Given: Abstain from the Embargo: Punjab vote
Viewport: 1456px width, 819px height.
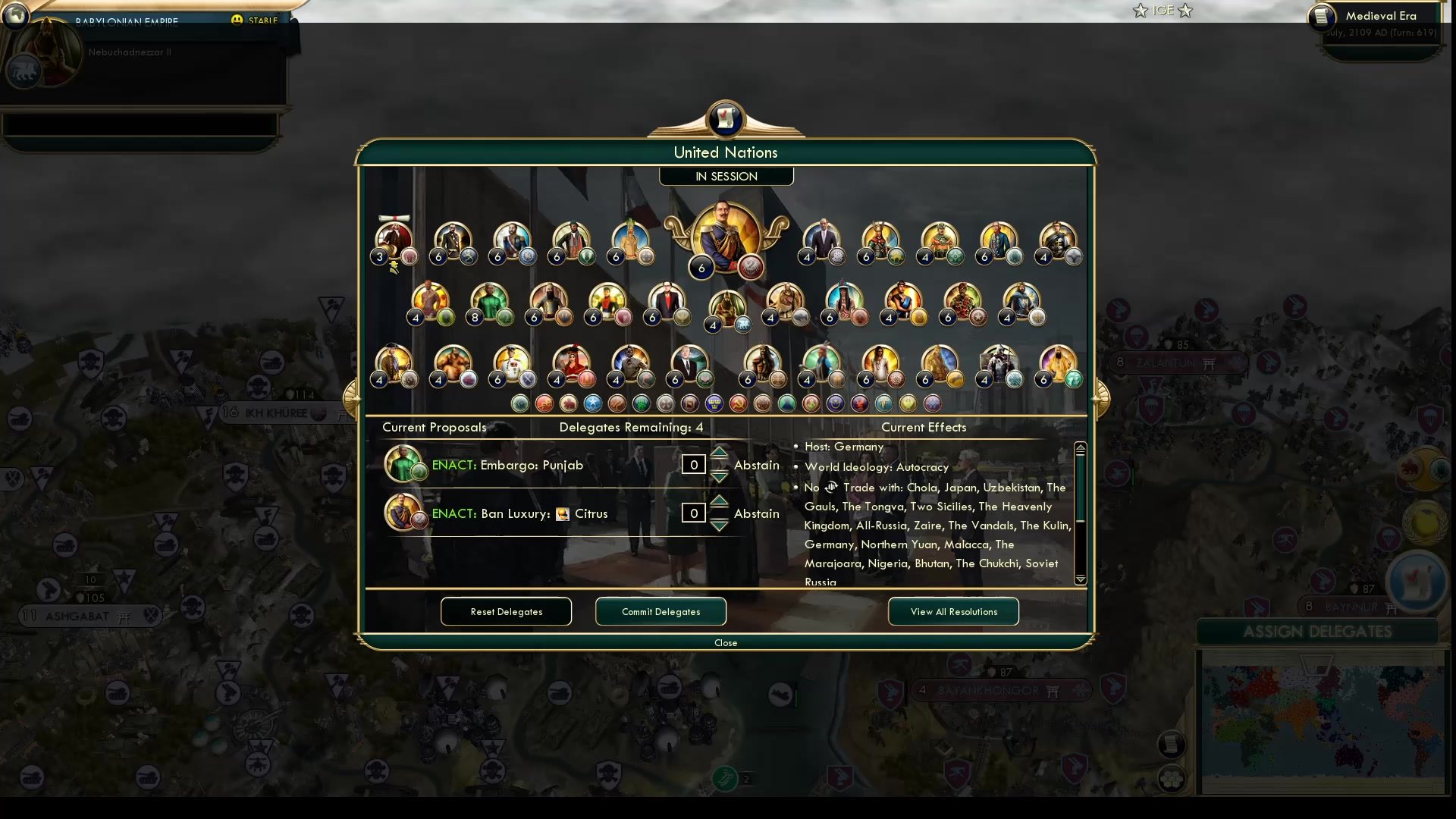Looking at the screenshot, I should point(756,465).
